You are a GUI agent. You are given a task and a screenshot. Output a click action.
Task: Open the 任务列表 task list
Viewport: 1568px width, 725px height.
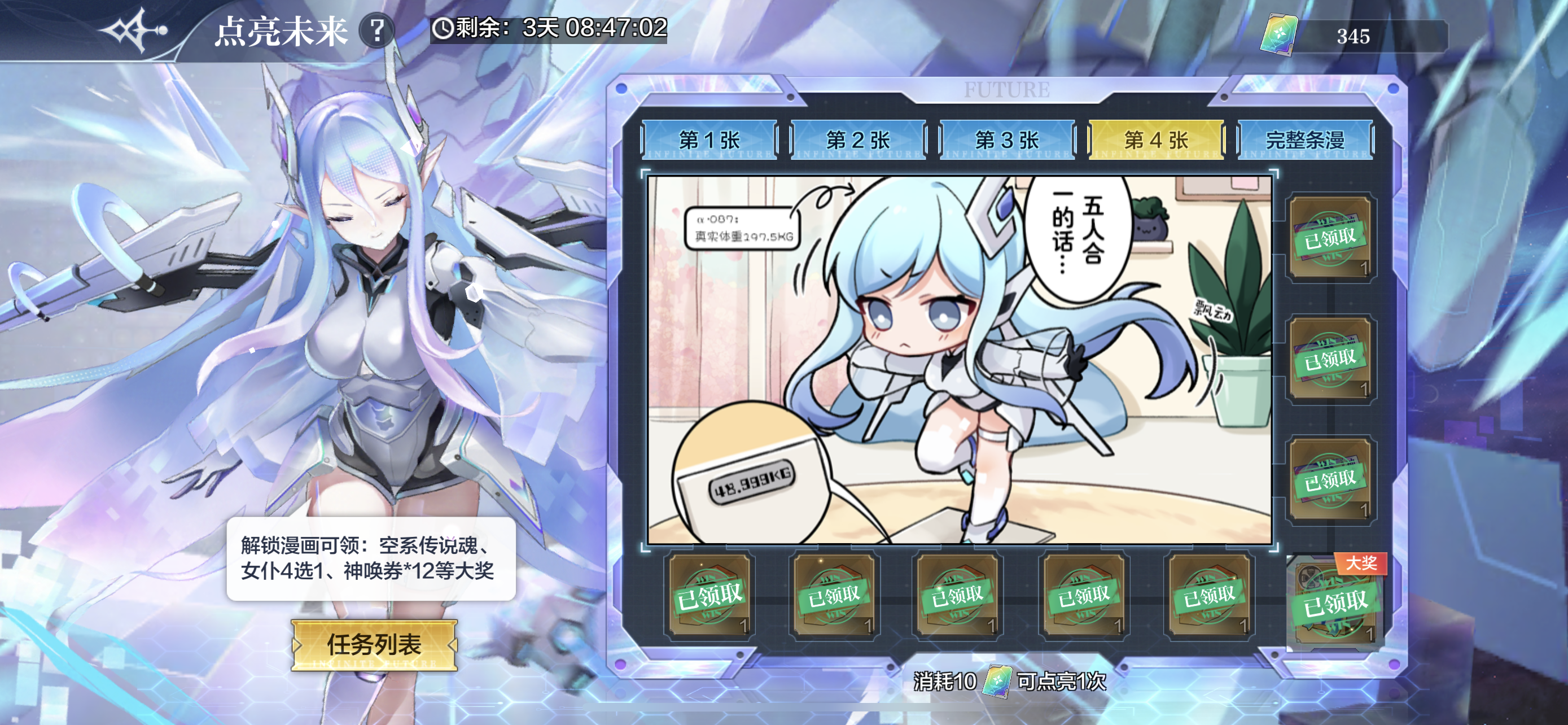374,645
